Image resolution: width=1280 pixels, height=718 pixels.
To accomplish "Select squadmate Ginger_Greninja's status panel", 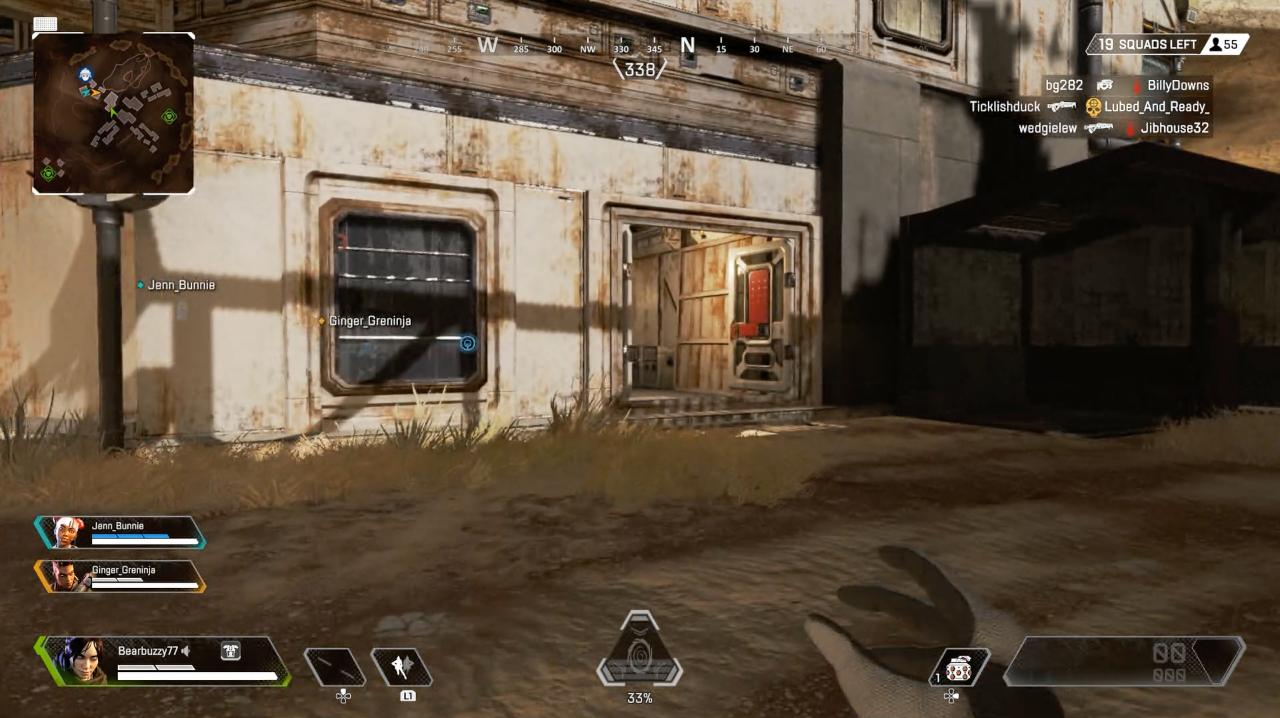I will pyautogui.click(x=120, y=576).
